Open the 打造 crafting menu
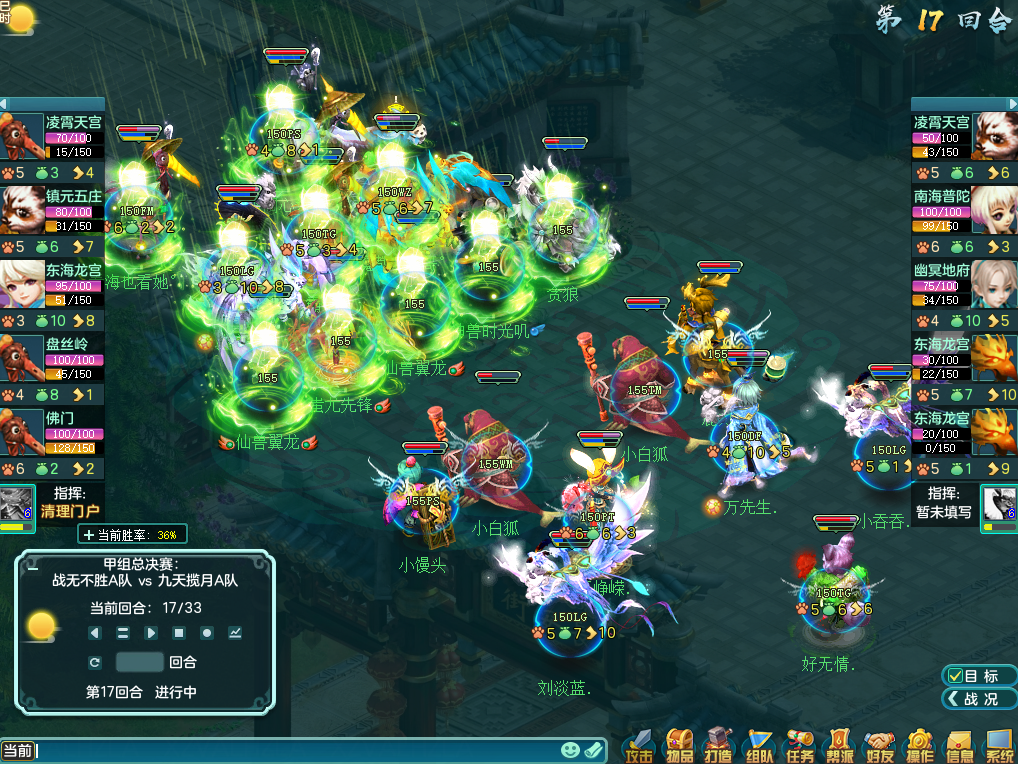 pyautogui.click(x=720, y=744)
